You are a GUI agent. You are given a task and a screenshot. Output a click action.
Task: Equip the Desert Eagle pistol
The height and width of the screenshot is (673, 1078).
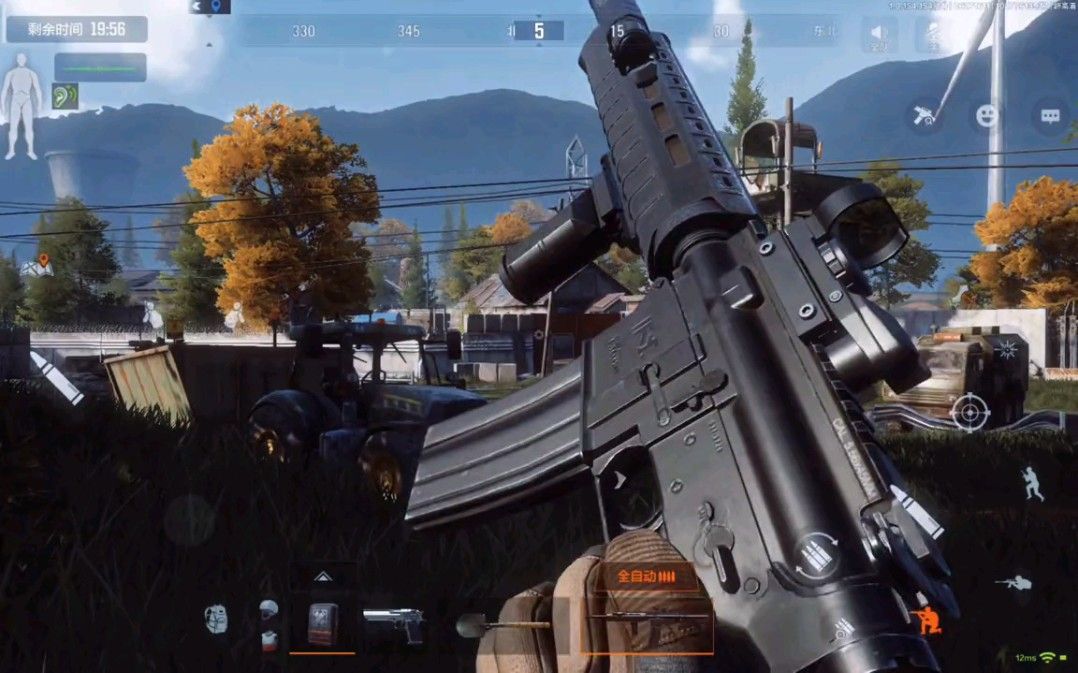point(392,624)
